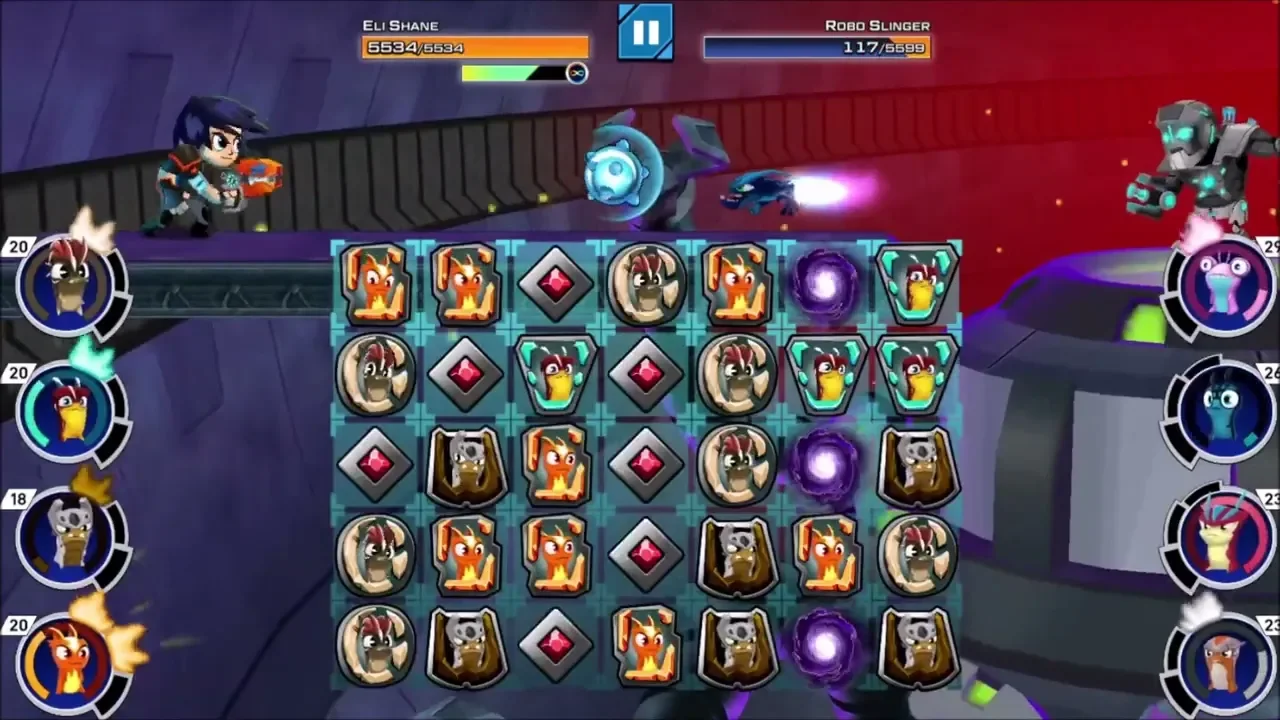Pause the battle with the blue pause button
Image resolution: width=1280 pixels, height=720 pixels.
pyautogui.click(x=645, y=32)
